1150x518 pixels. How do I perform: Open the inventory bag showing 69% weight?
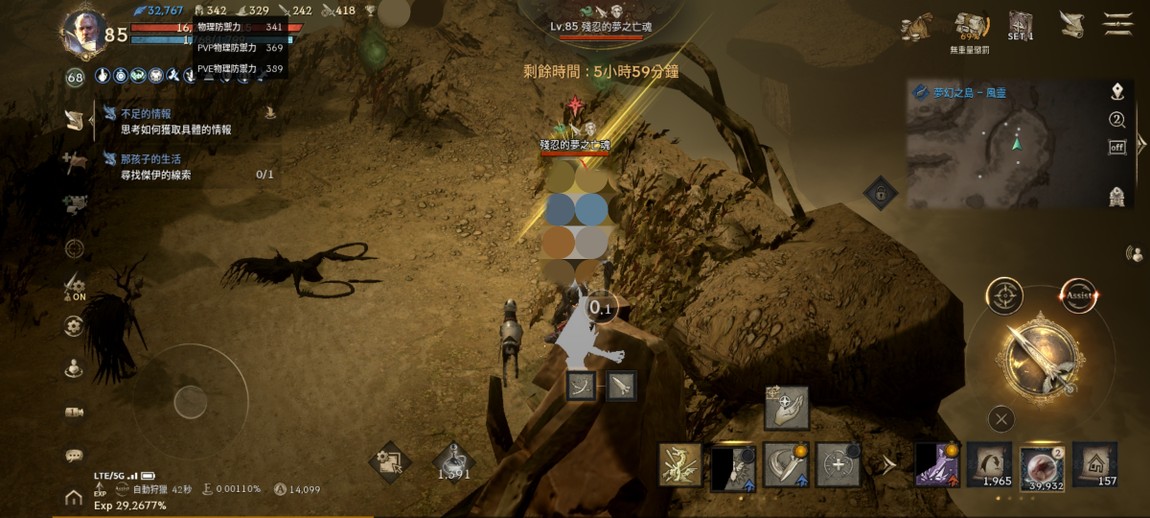click(x=970, y=28)
